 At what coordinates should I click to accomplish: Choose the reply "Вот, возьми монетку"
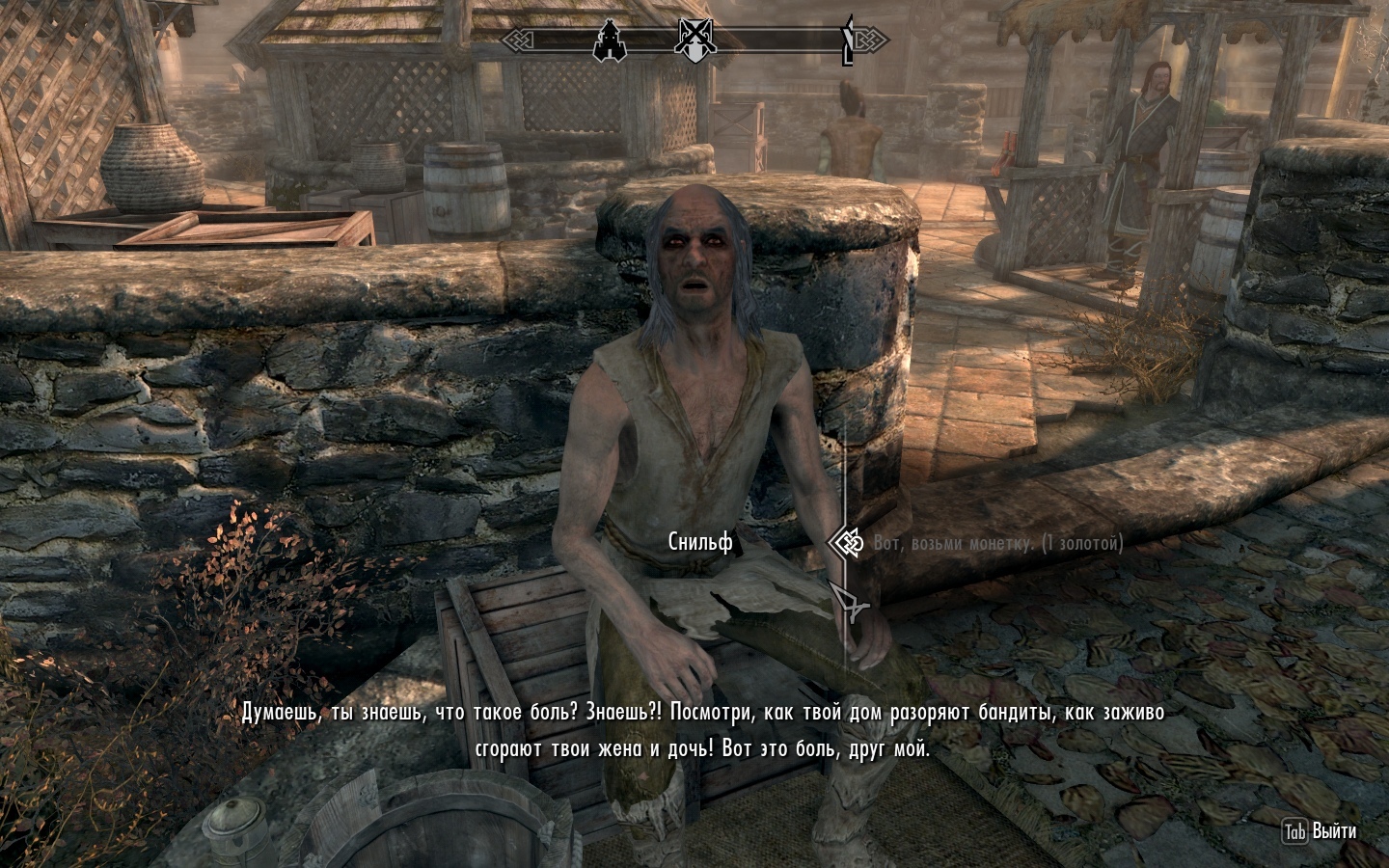click(x=997, y=544)
